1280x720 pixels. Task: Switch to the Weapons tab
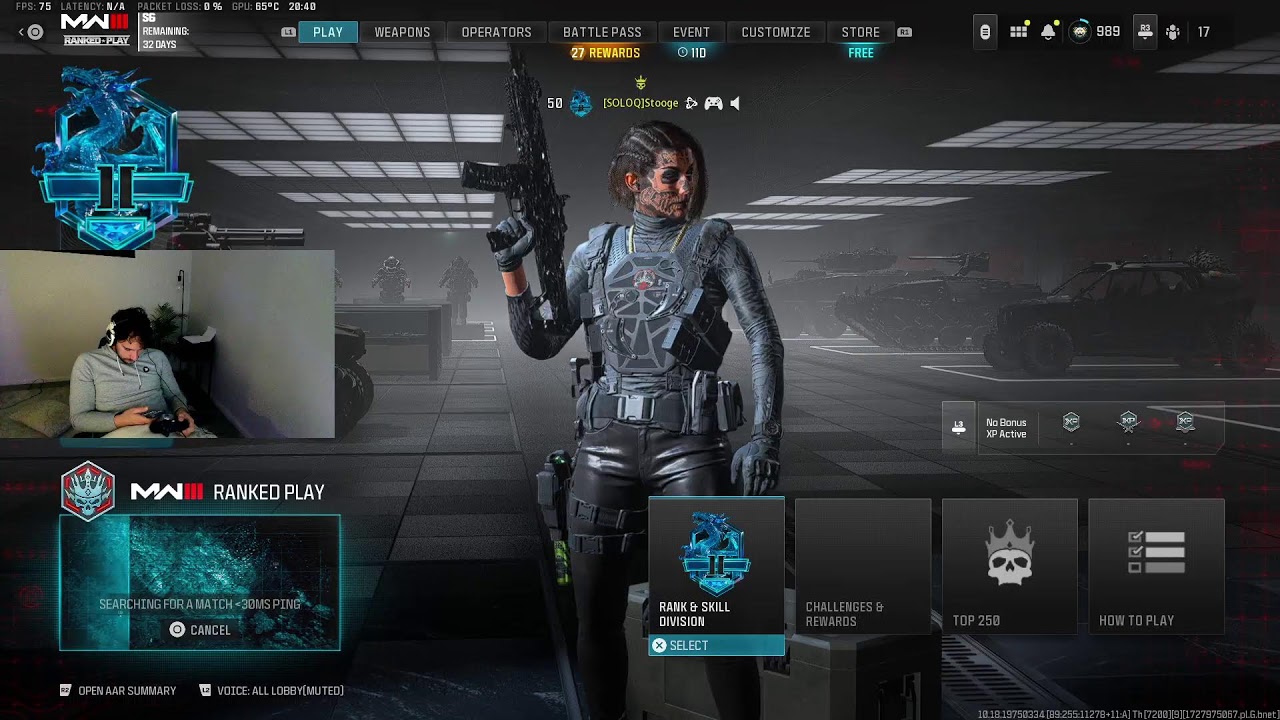(x=402, y=32)
